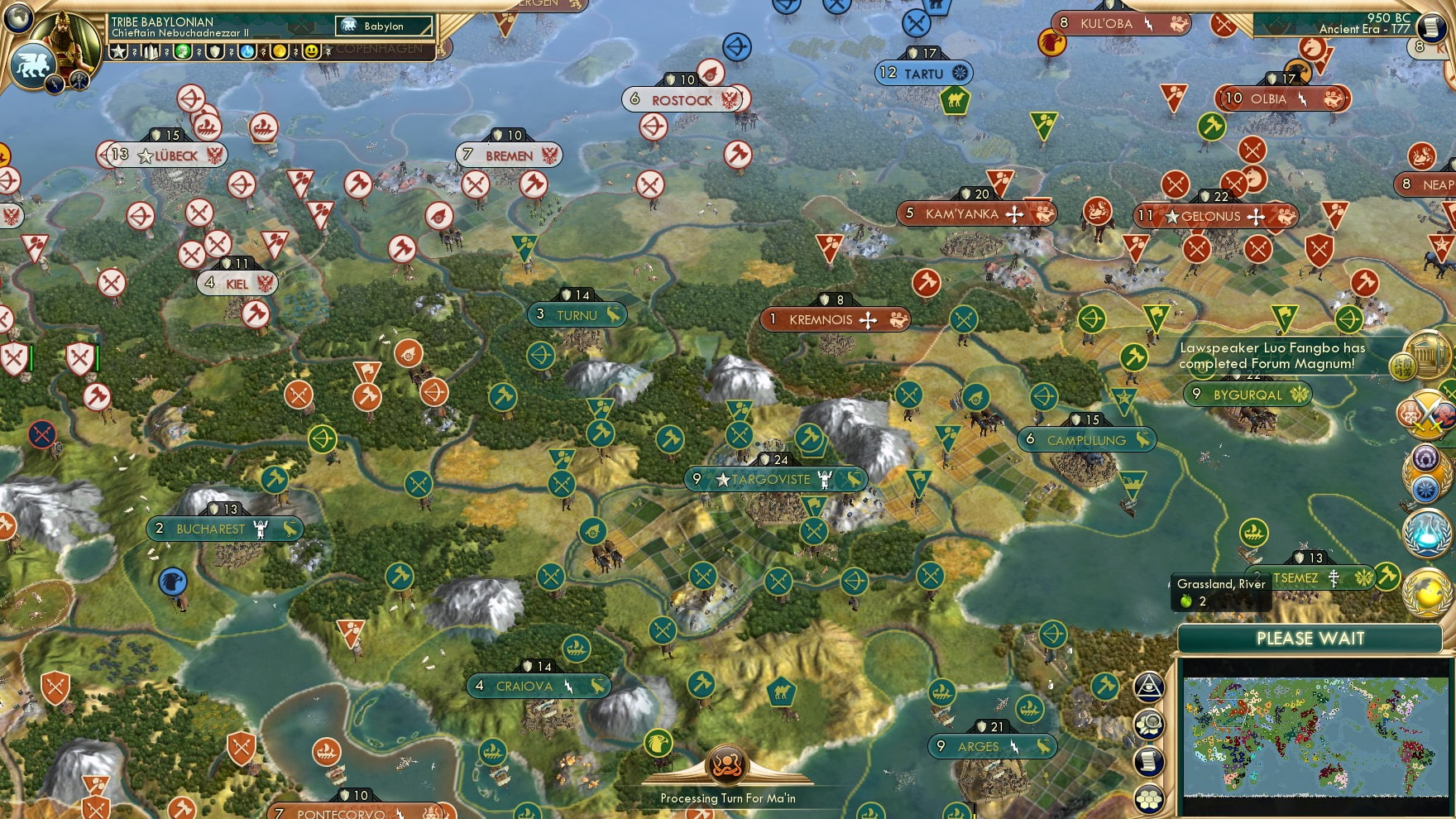The height and width of the screenshot is (819, 1456).
Task: Click the happiness smiley face icon
Action: tap(309, 51)
